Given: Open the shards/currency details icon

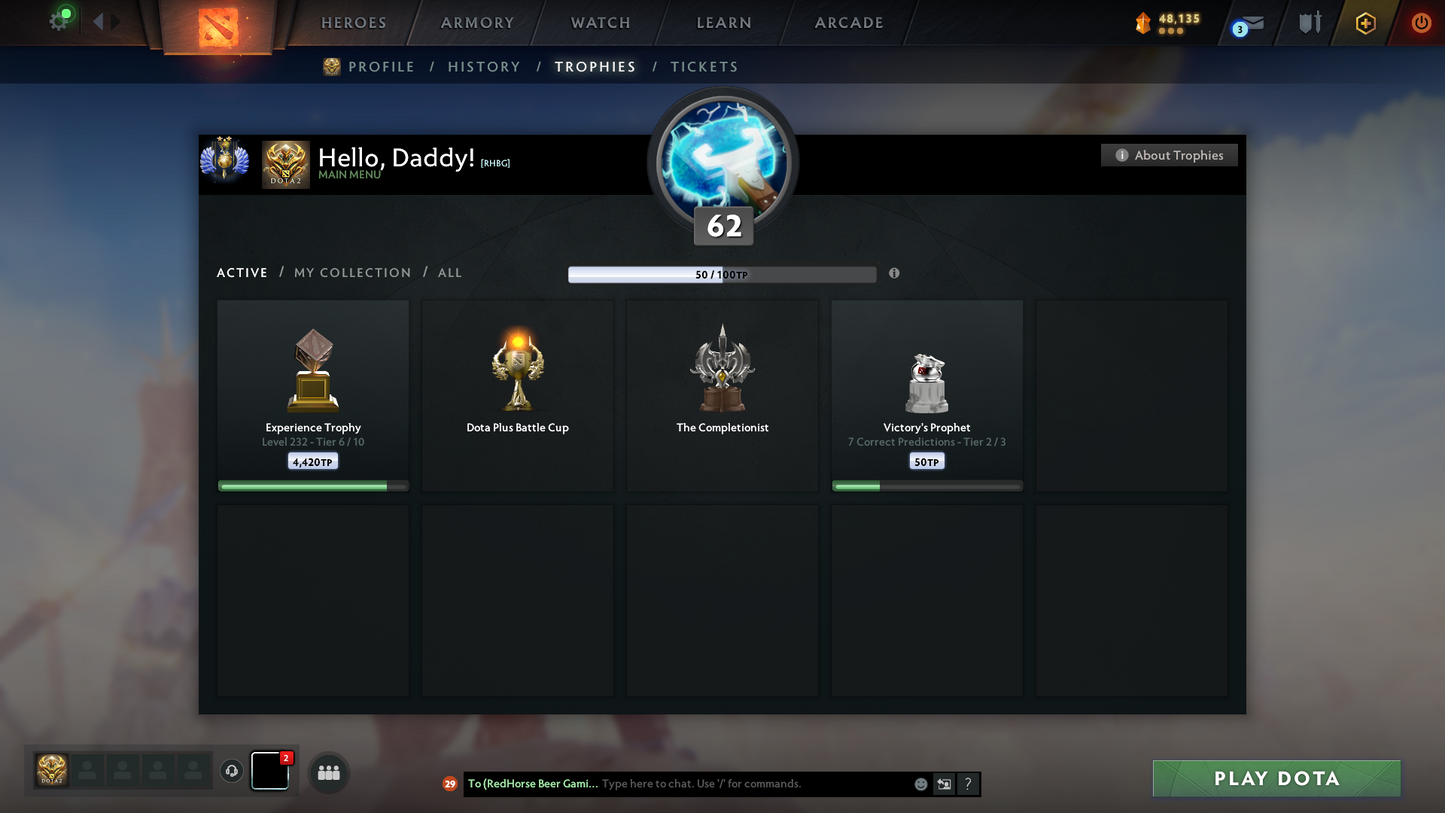Looking at the screenshot, I should tap(1144, 22).
